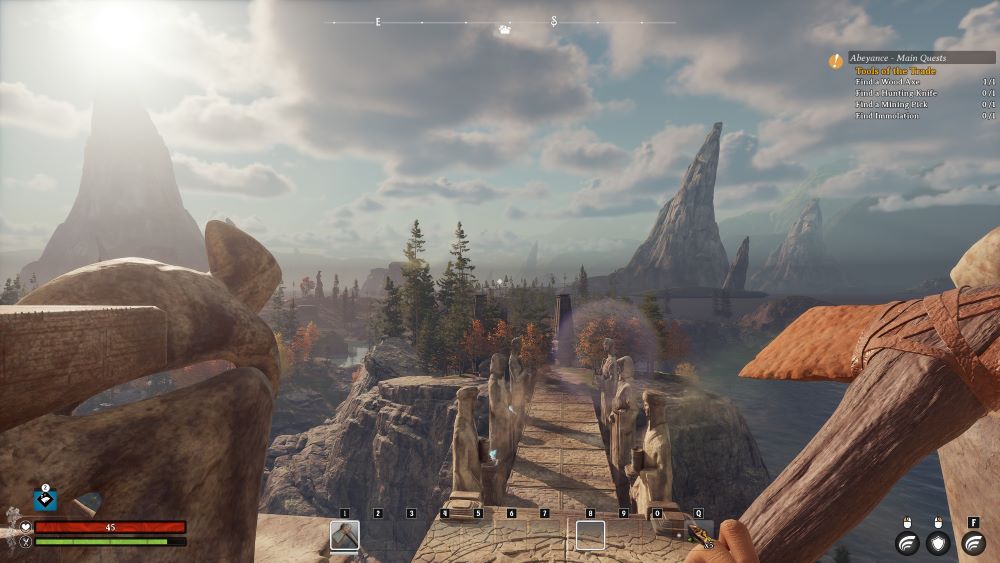
Task: Activate the F key ability icon
Action: point(973,543)
